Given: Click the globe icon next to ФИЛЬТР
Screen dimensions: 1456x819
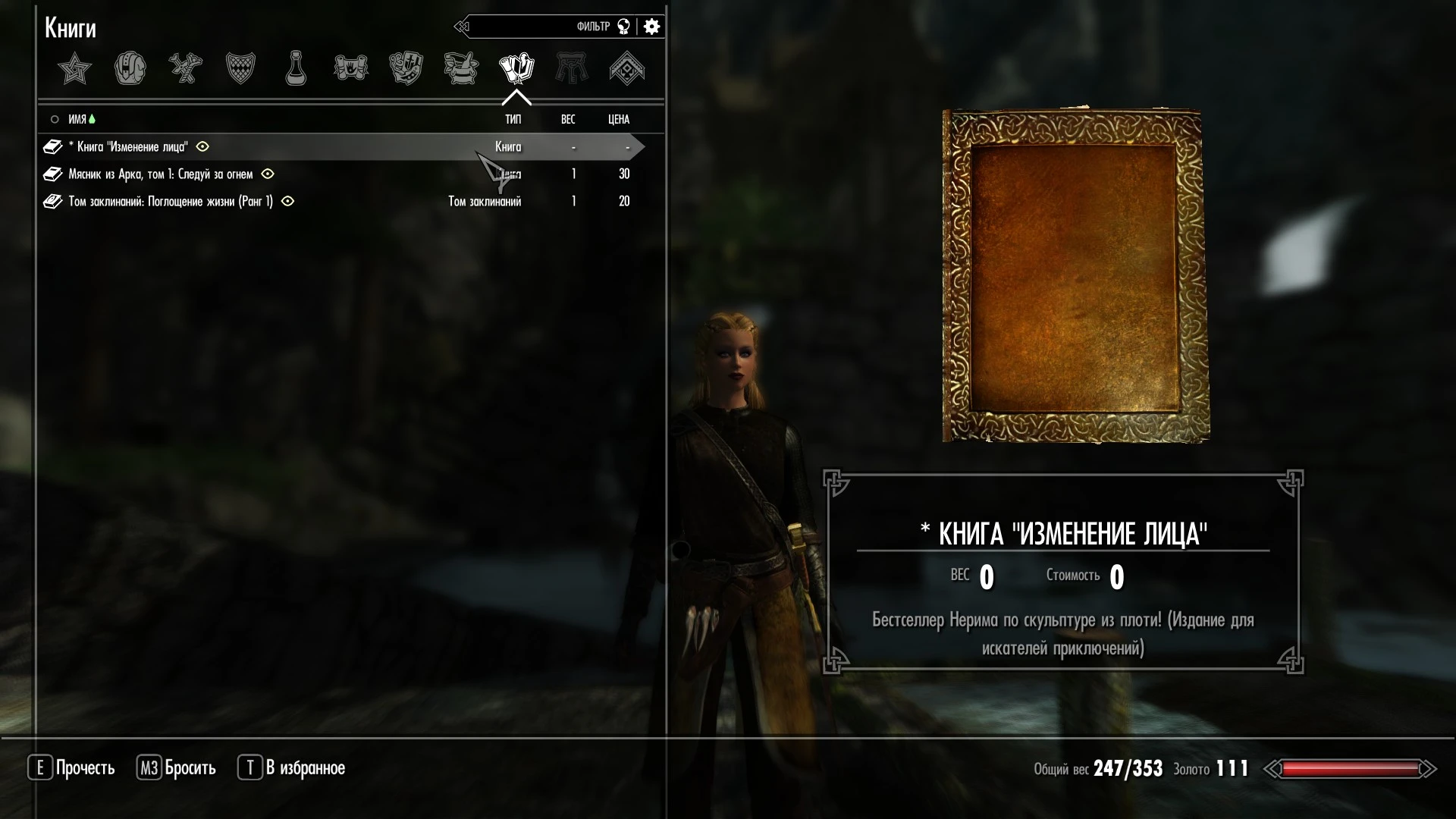Looking at the screenshot, I should 623,27.
